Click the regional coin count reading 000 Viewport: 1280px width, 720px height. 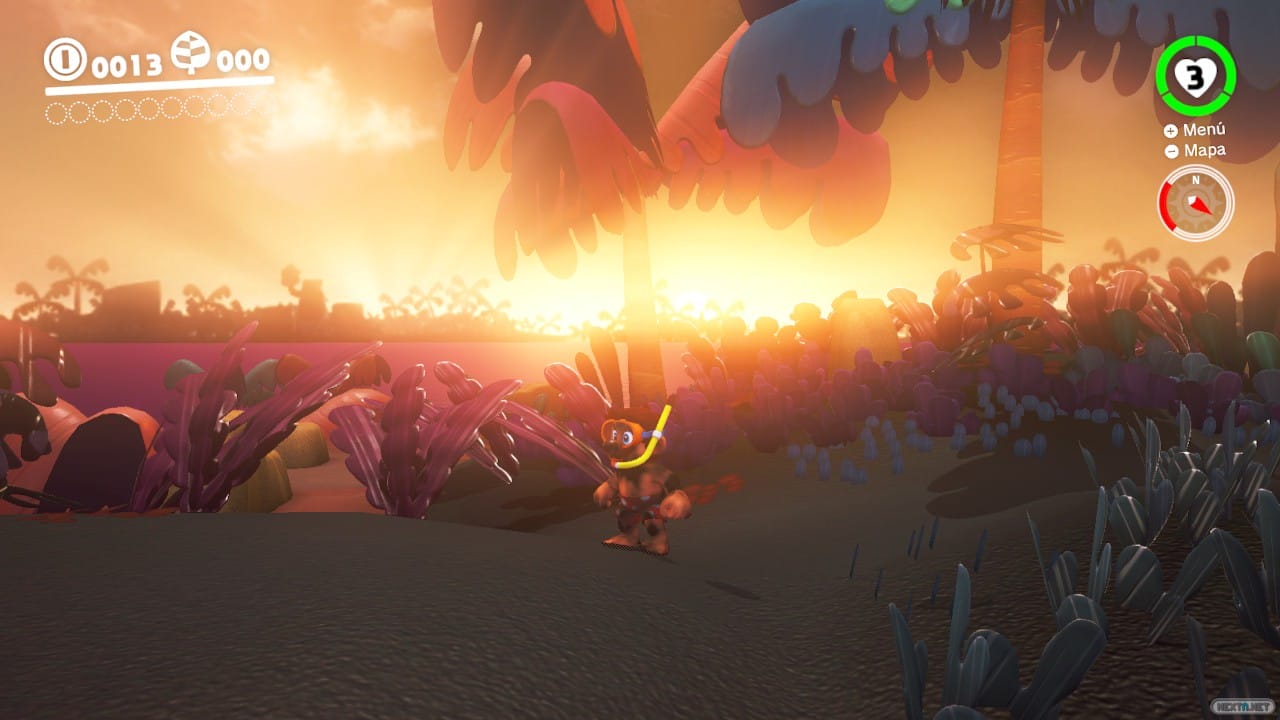pyautogui.click(x=243, y=60)
